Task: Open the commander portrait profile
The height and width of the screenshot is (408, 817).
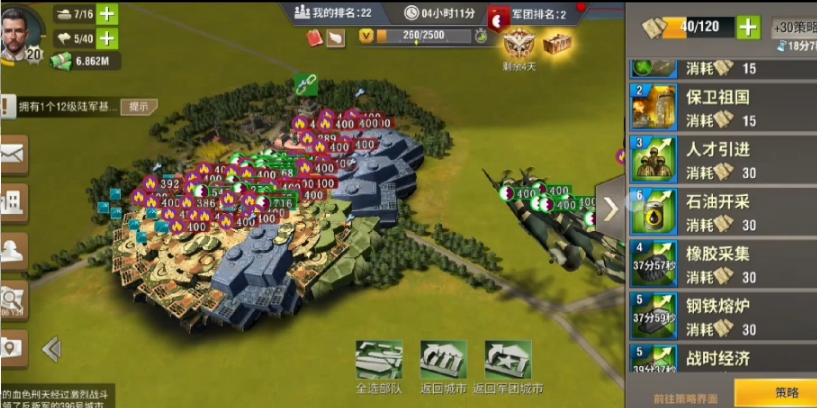Action: point(22,34)
